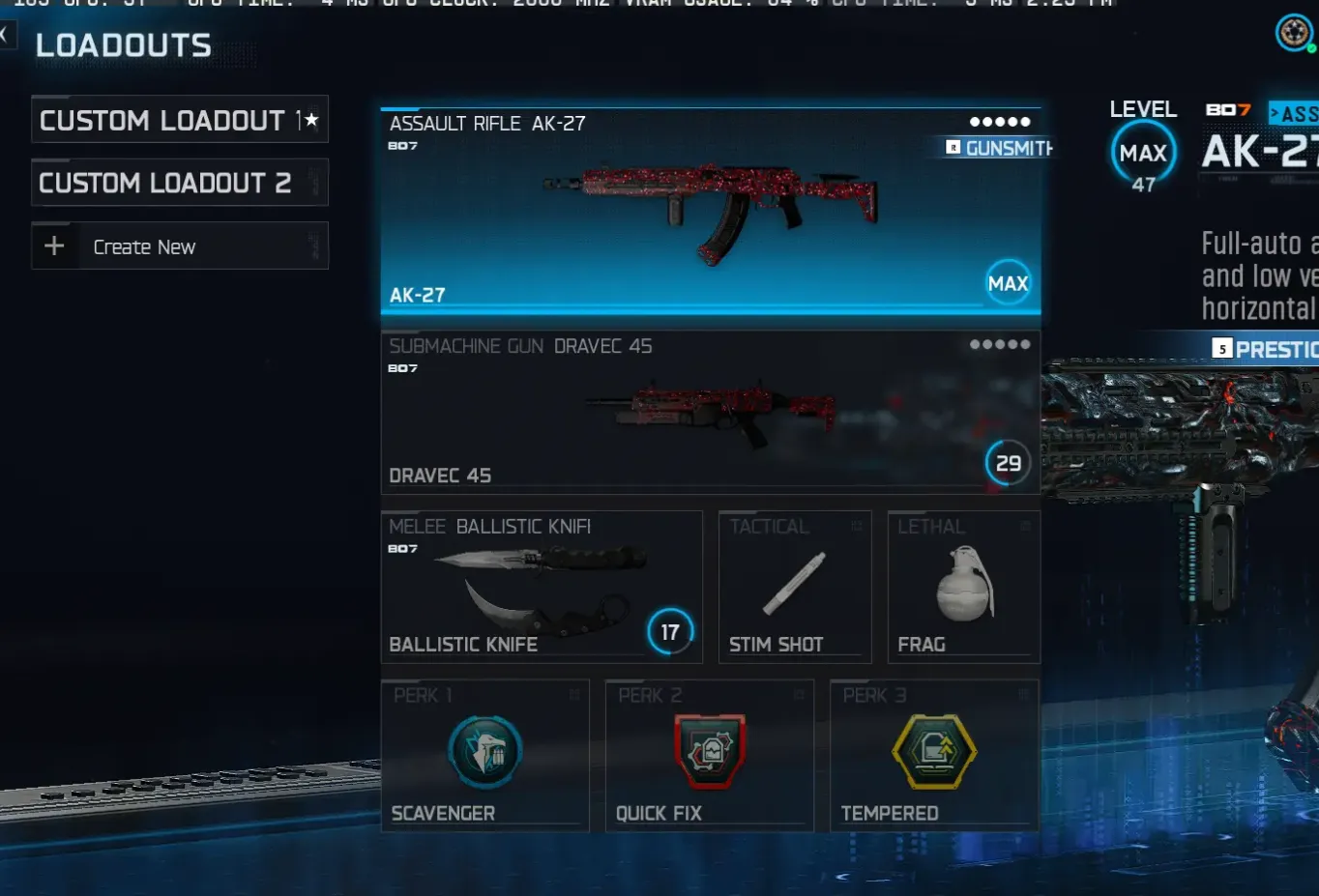This screenshot has height=896, width=1319.
Task: Select the Quick Fix perk icon
Action: [x=709, y=753]
